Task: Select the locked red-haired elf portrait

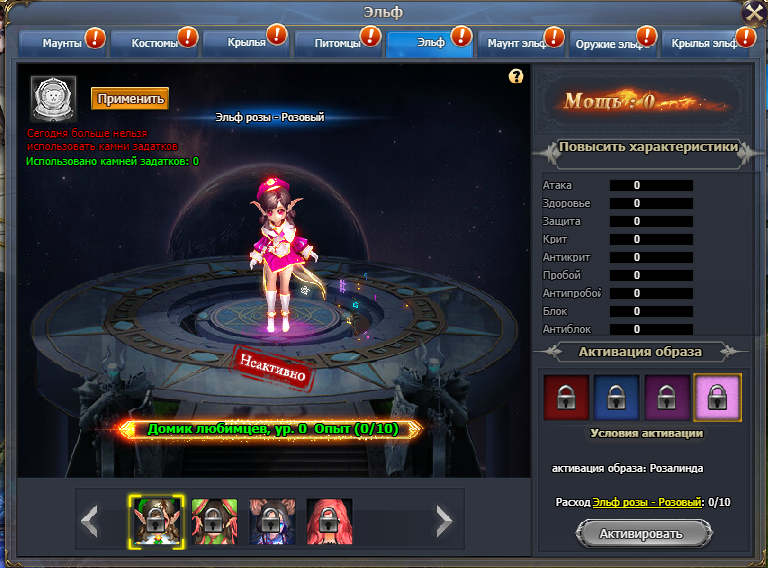Action: pyautogui.click(x=329, y=518)
